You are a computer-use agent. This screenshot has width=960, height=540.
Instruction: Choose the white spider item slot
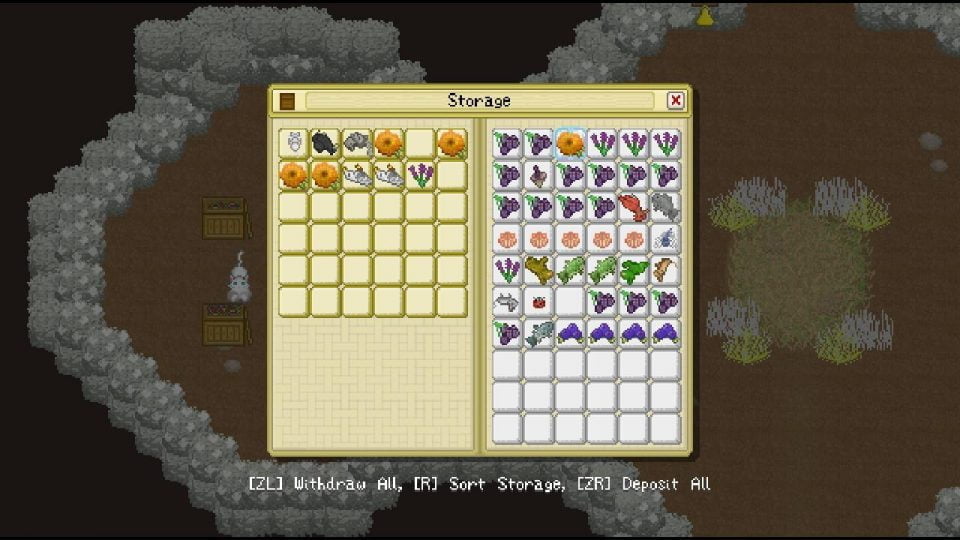pyautogui.click(x=665, y=238)
